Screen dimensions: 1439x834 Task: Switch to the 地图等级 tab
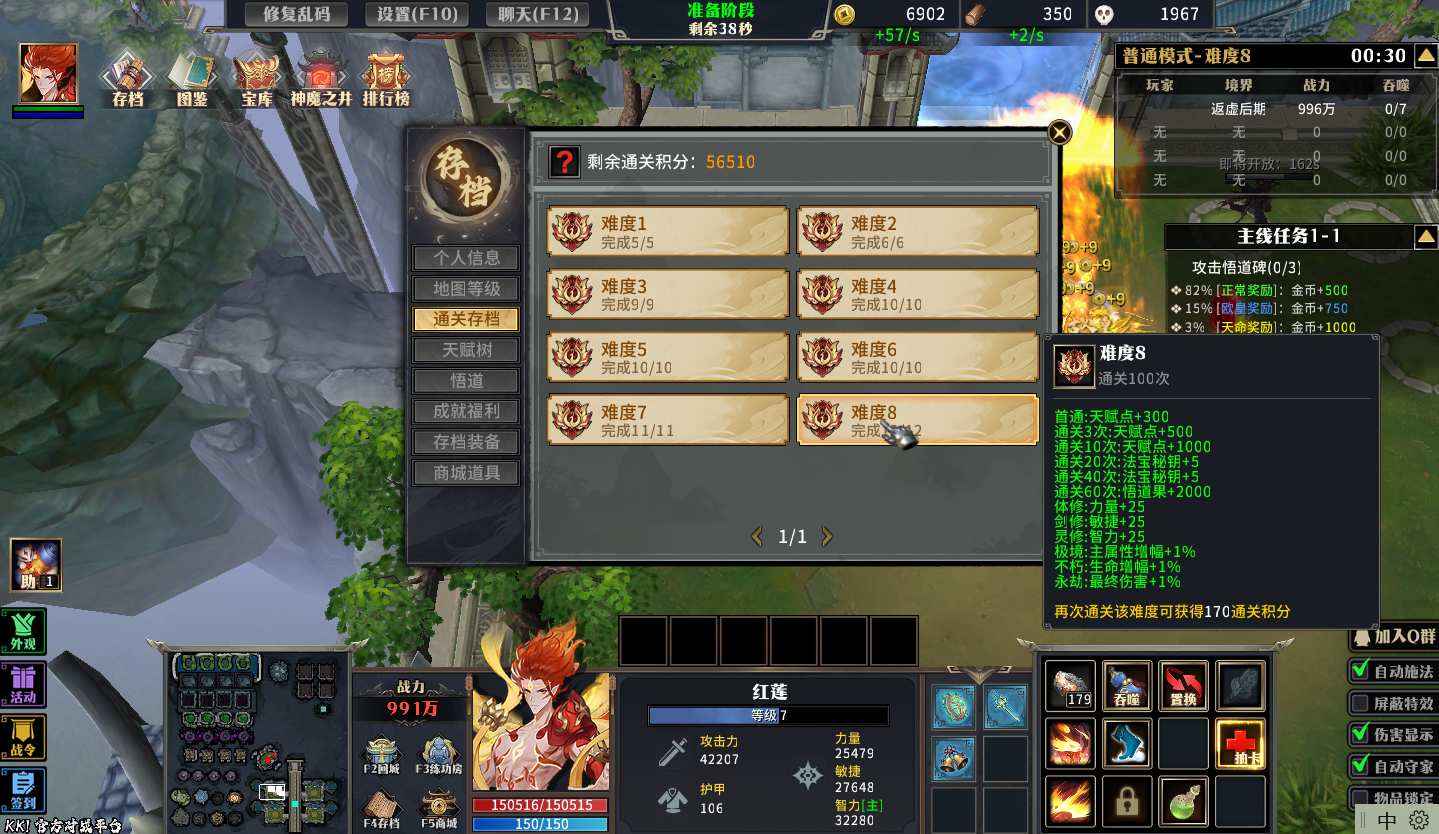coord(466,289)
